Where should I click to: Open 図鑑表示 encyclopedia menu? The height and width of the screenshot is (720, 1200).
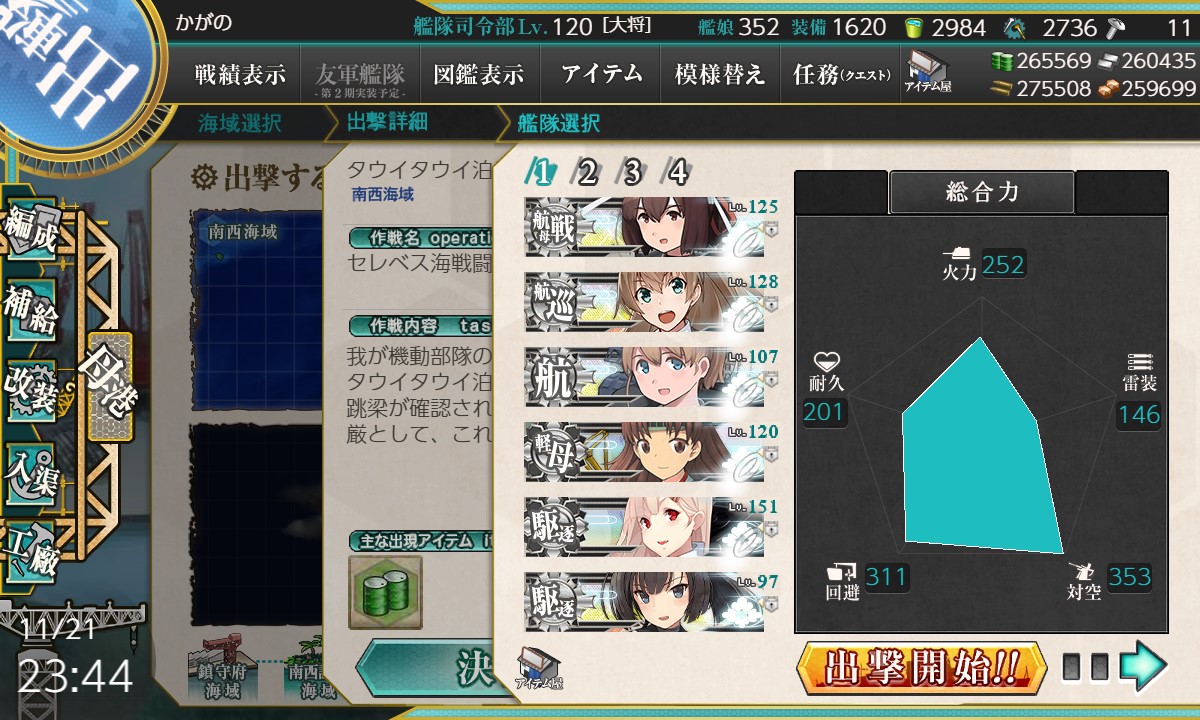[479, 75]
